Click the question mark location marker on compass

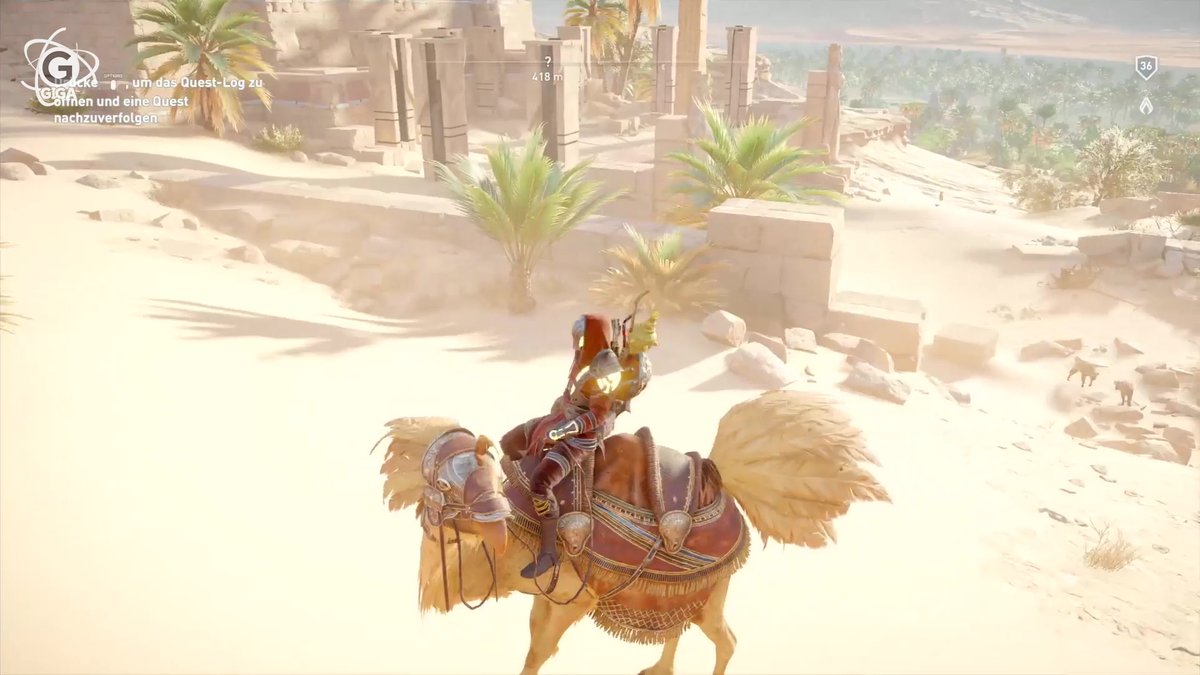(x=547, y=62)
